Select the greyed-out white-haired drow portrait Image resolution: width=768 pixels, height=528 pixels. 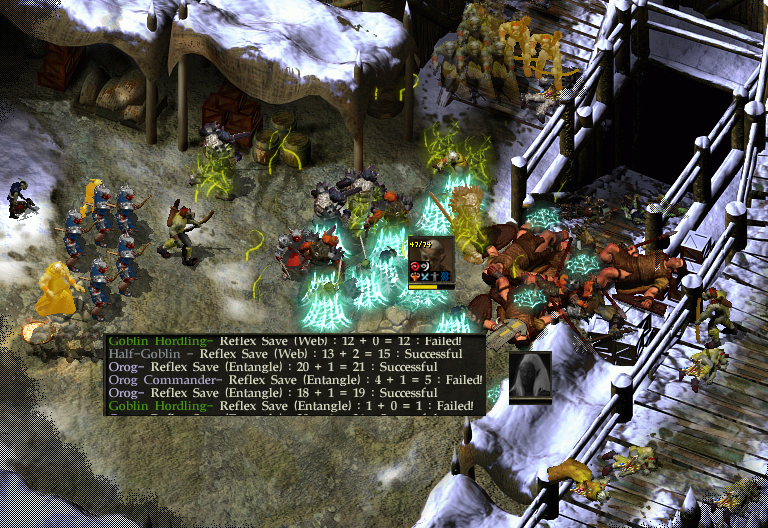[x=530, y=377]
